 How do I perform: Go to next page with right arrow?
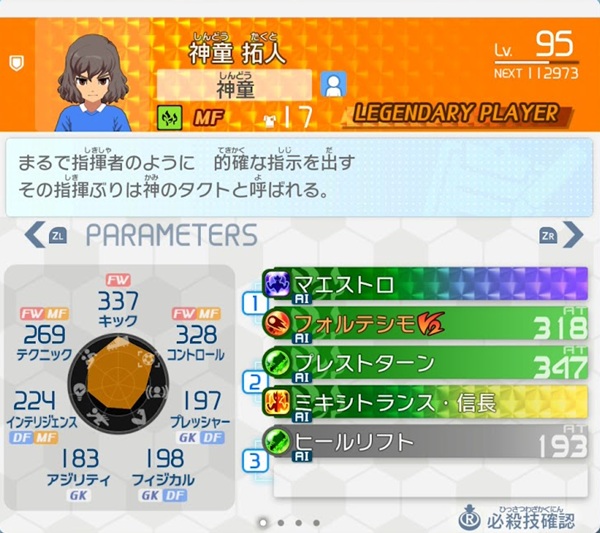click(x=573, y=235)
